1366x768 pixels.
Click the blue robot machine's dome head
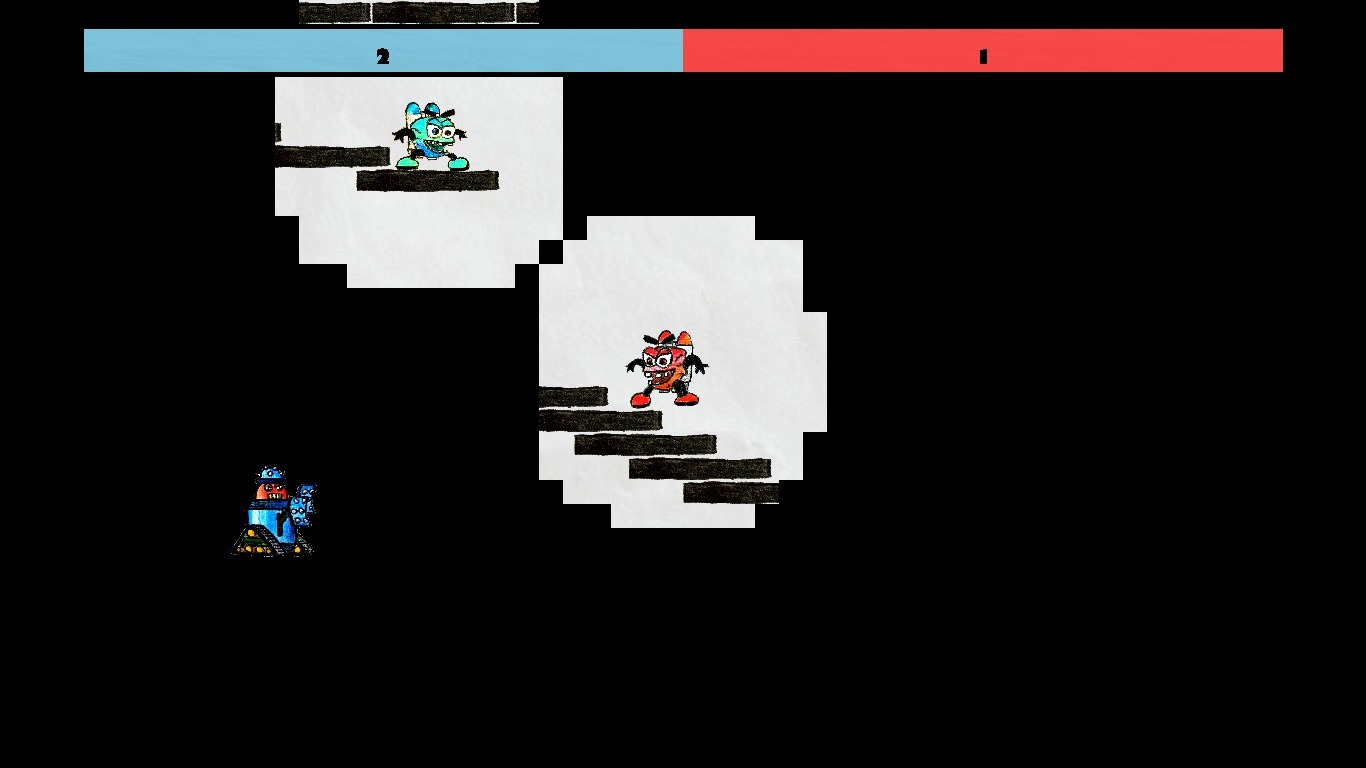point(270,472)
